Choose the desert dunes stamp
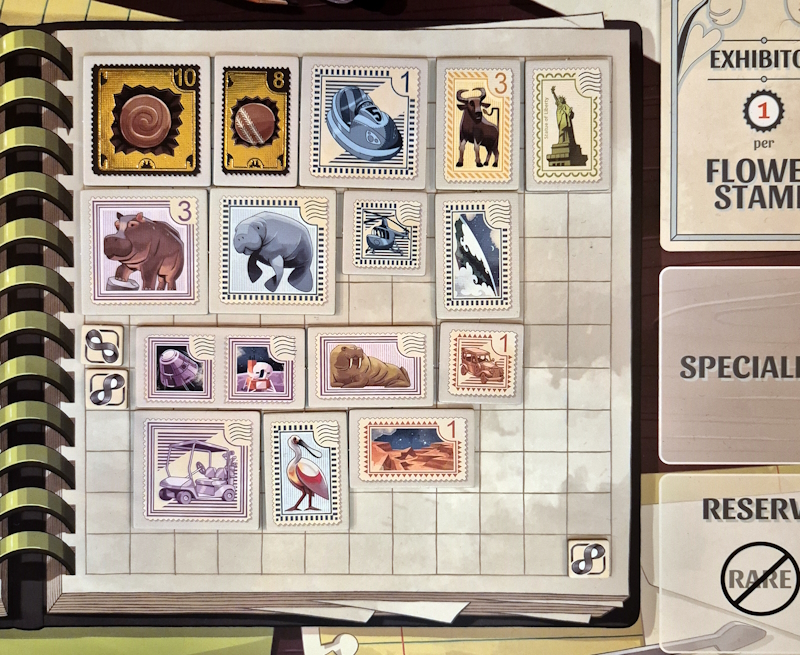Image resolution: width=800 pixels, height=655 pixels. 410,448
